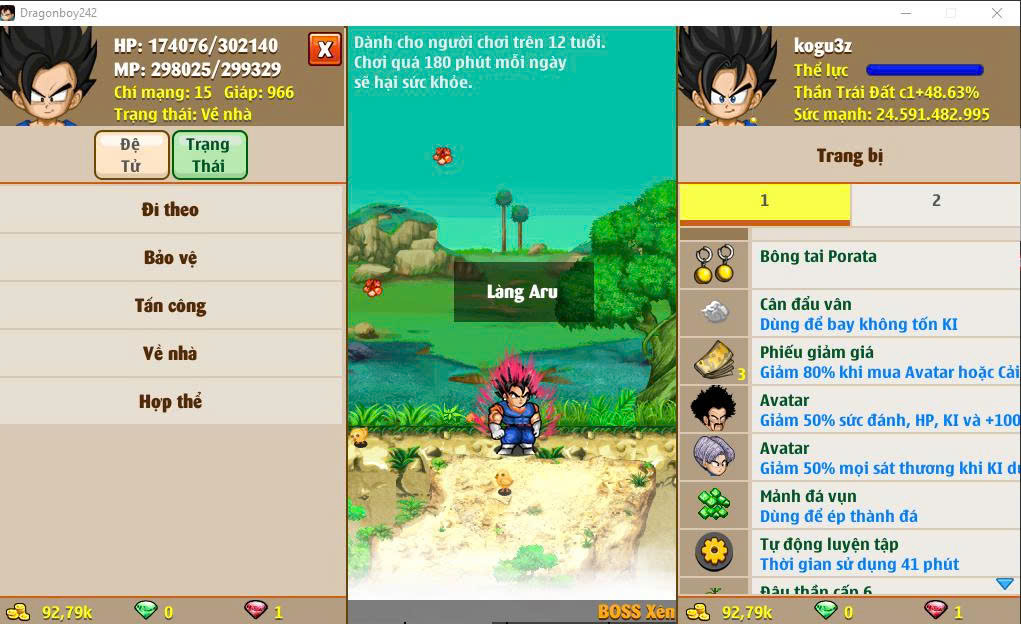
Task: Pick the Avatar reducing 50% sức đánh
Action: pyautogui.click(x=850, y=409)
